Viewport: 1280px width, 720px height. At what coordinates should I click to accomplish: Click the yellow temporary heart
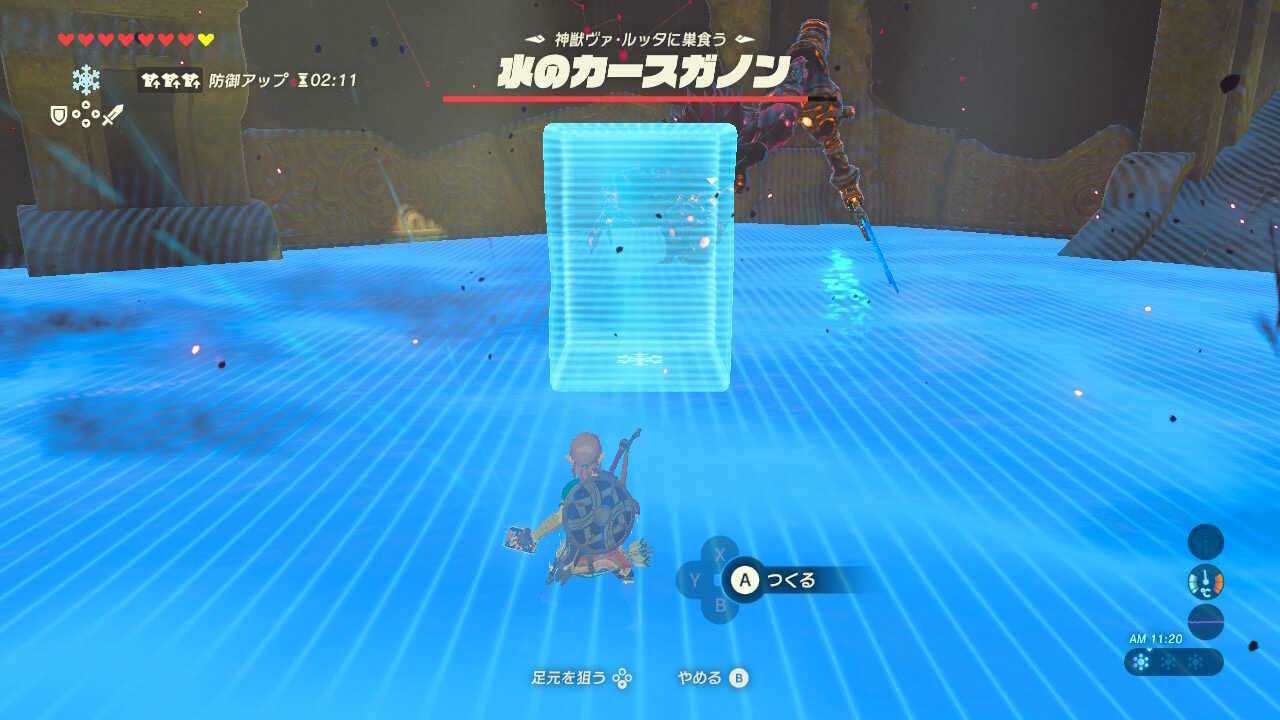(x=205, y=40)
